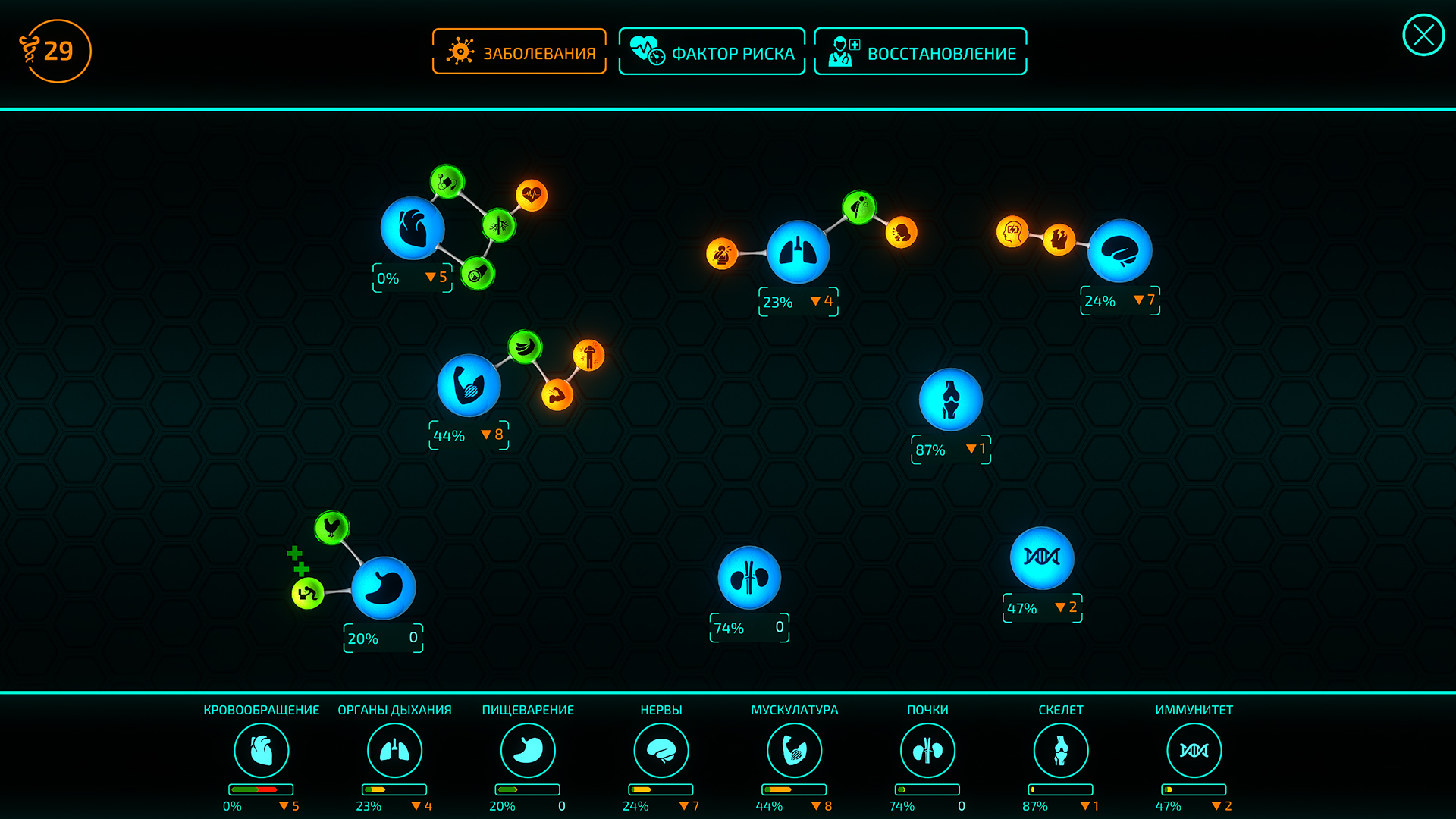Click the КРОВООБРАЩЕНИЕ health progress bar

point(262,789)
